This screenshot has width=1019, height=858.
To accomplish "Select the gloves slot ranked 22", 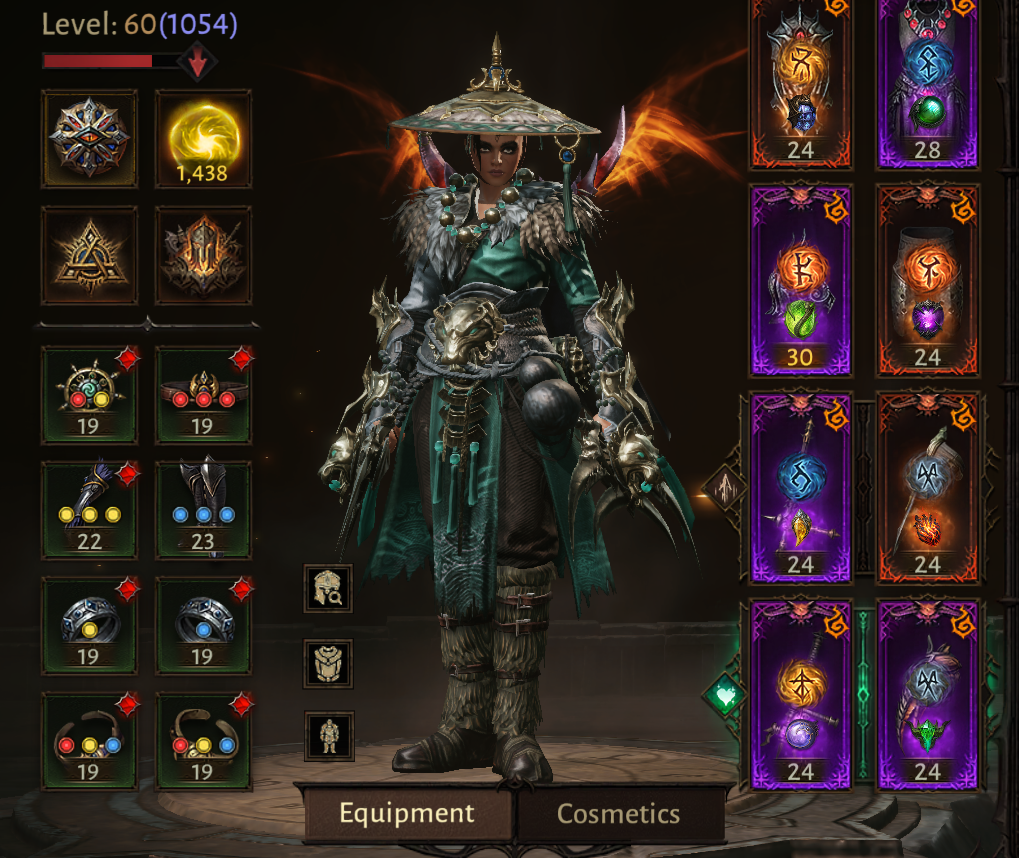I will pos(89,508).
